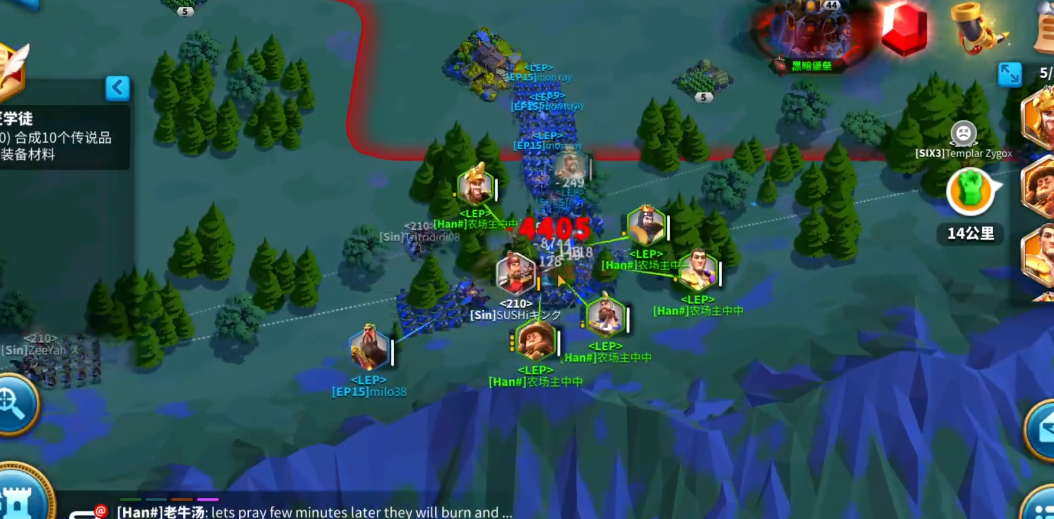
Task: Select the crowned commander portrait in march list
Action: [x=1040, y=116]
